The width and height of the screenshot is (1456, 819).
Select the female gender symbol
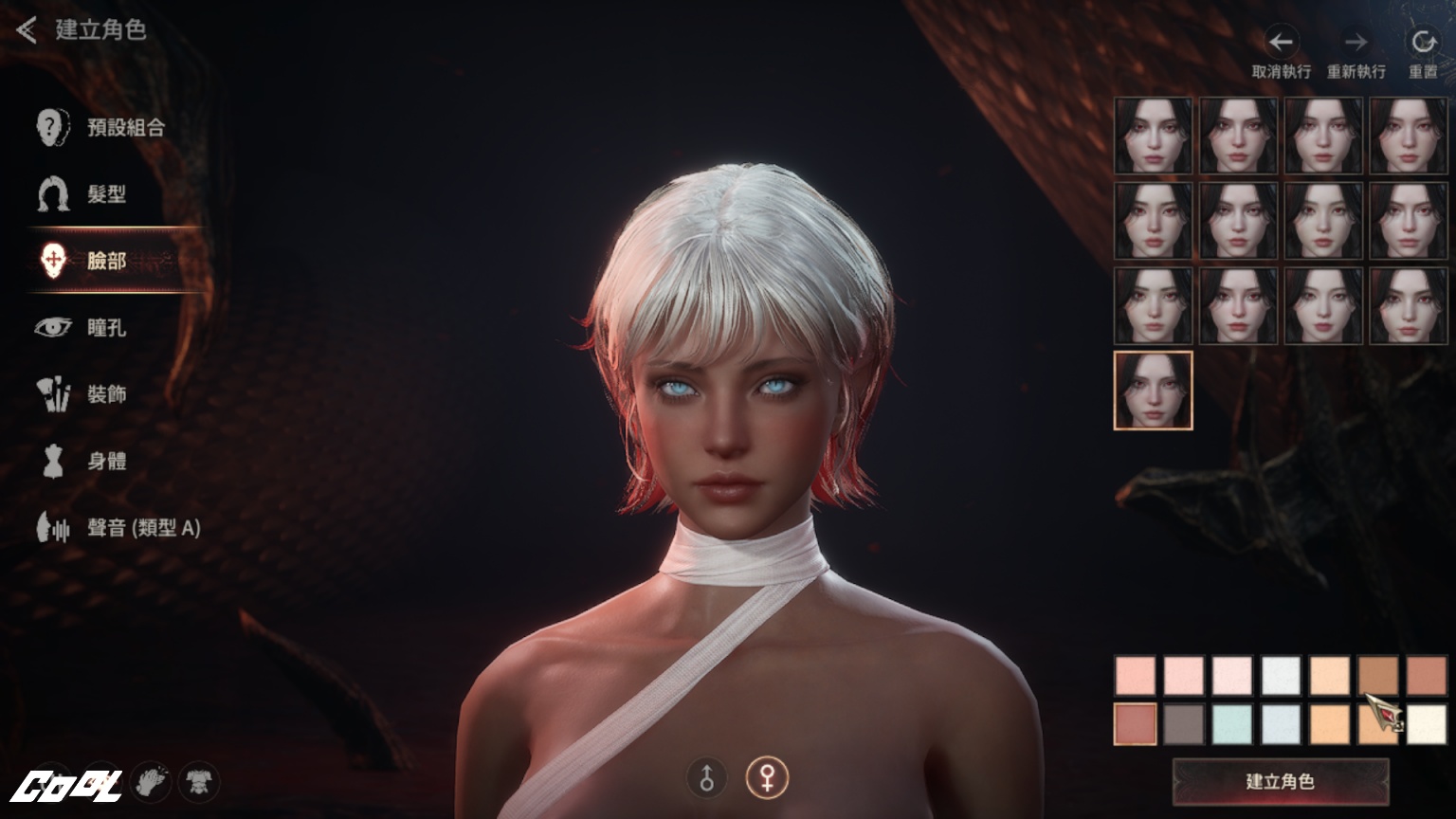[x=766, y=778]
